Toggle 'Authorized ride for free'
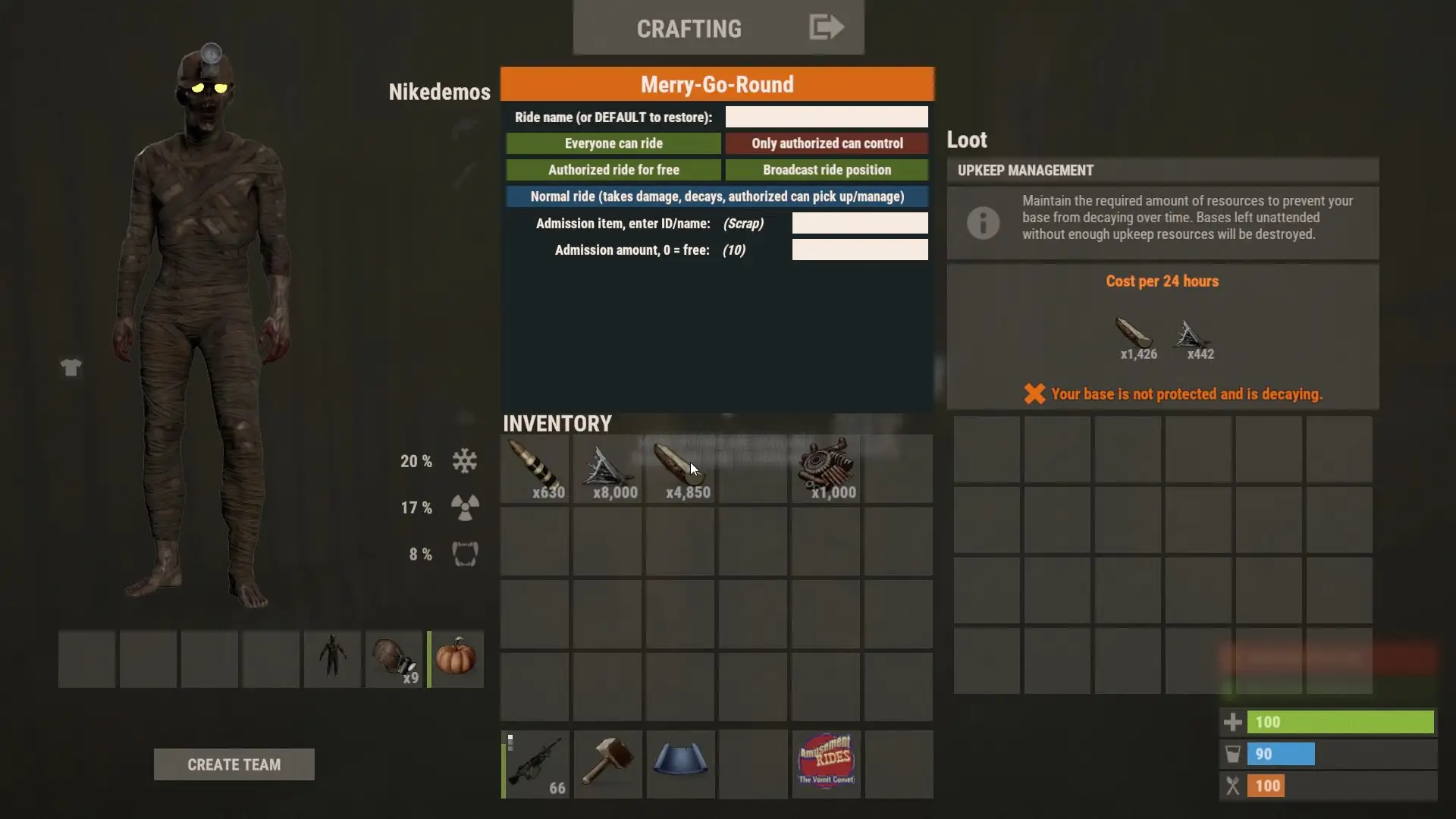 [613, 170]
